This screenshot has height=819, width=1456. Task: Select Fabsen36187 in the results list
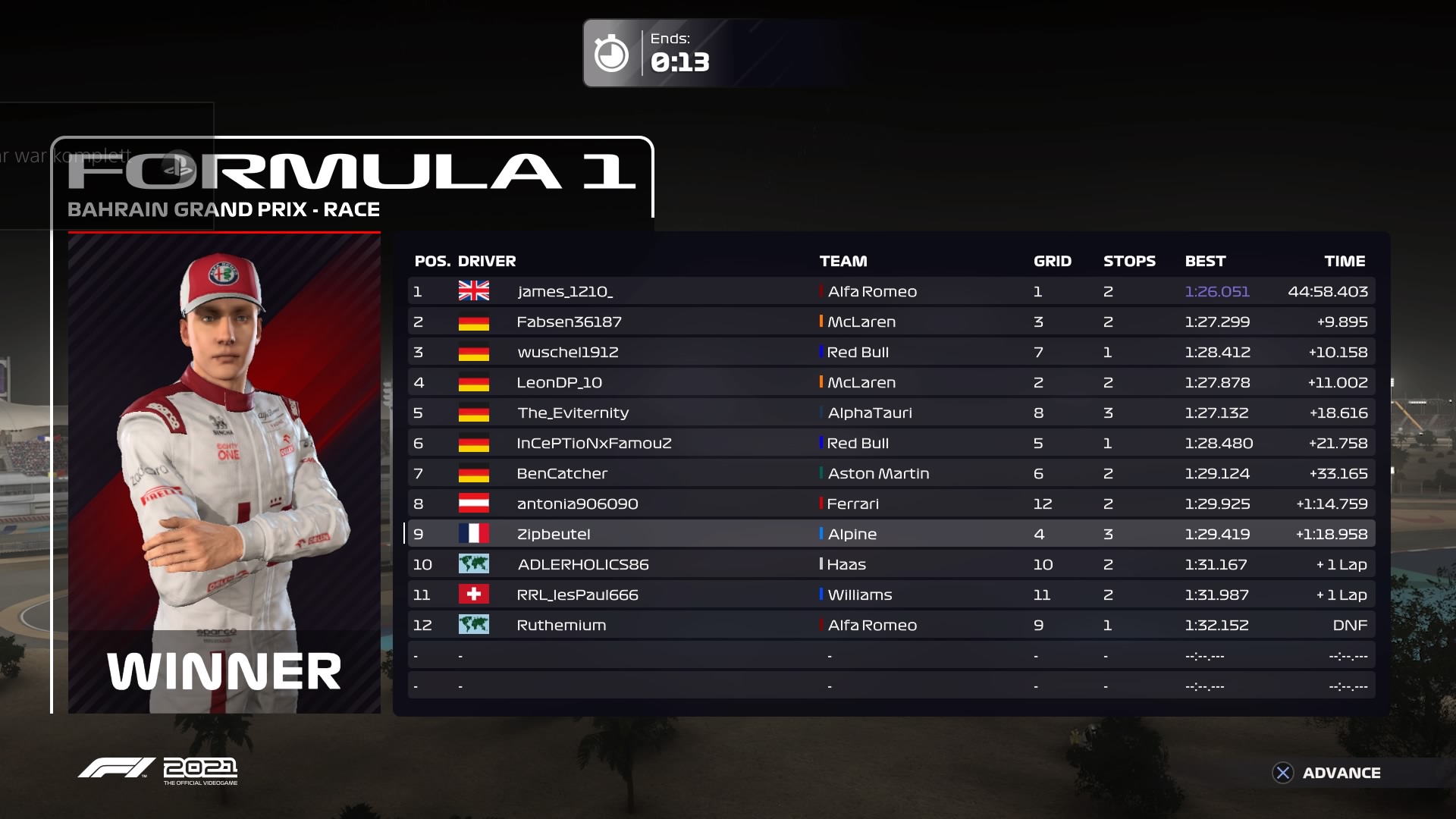[890, 322]
